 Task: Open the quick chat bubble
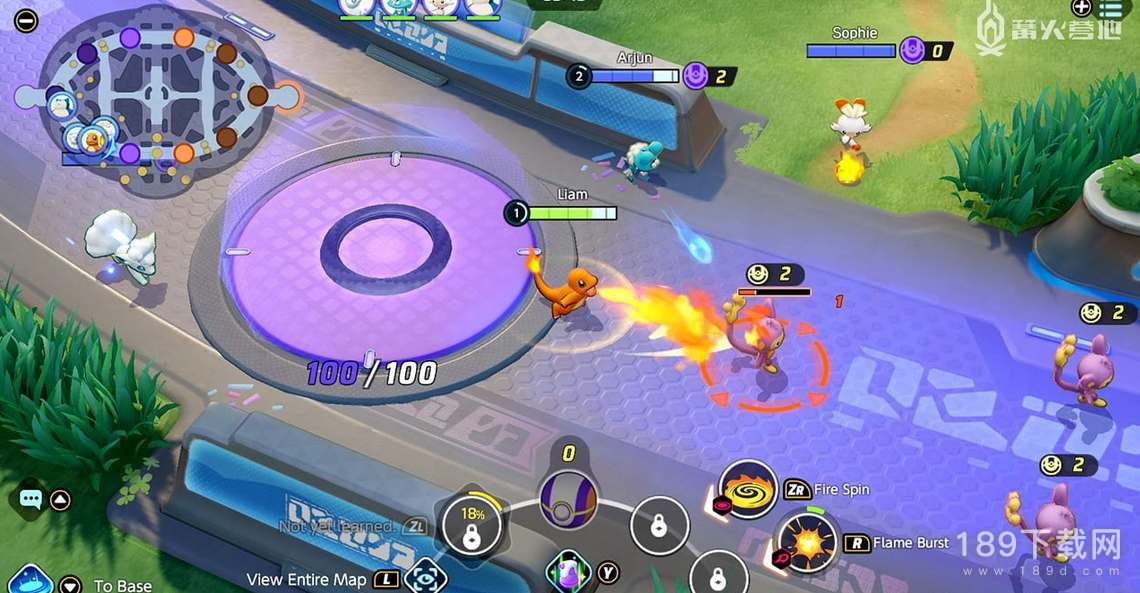[x=29, y=498]
